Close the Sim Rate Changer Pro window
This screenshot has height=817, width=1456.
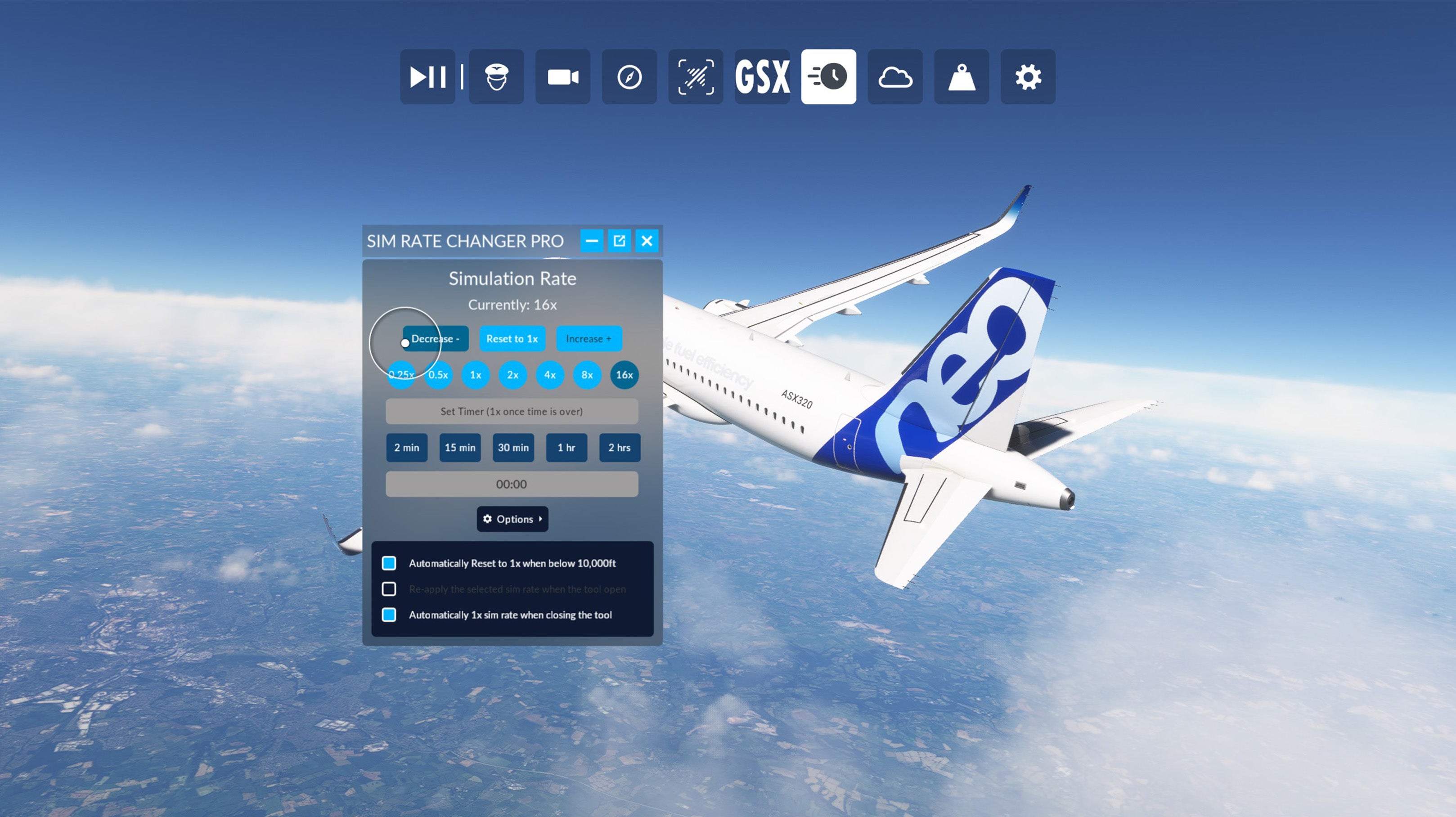(647, 241)
